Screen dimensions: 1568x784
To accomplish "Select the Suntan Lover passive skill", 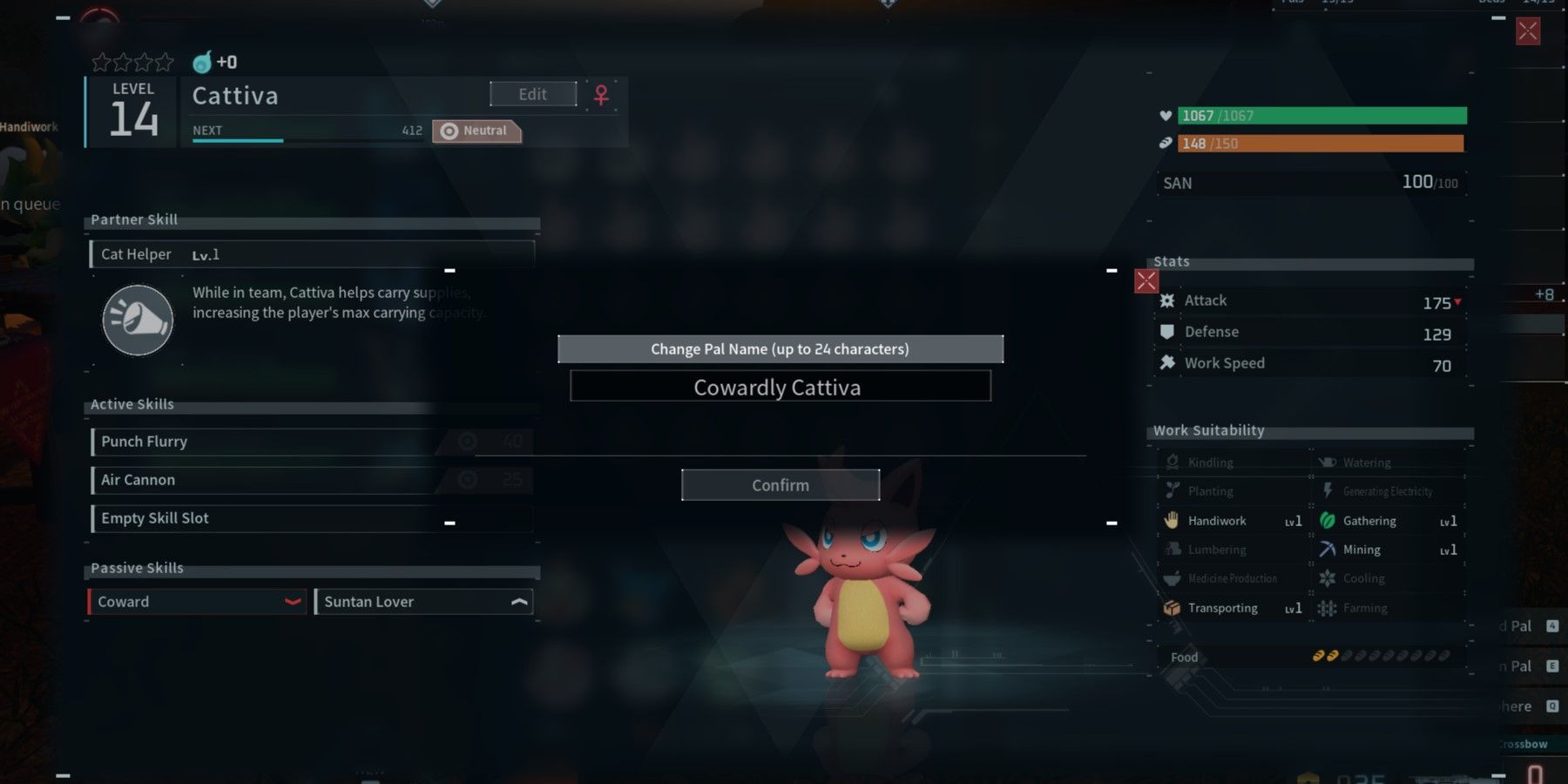I will pyautogui.click(x=423, y=602).
